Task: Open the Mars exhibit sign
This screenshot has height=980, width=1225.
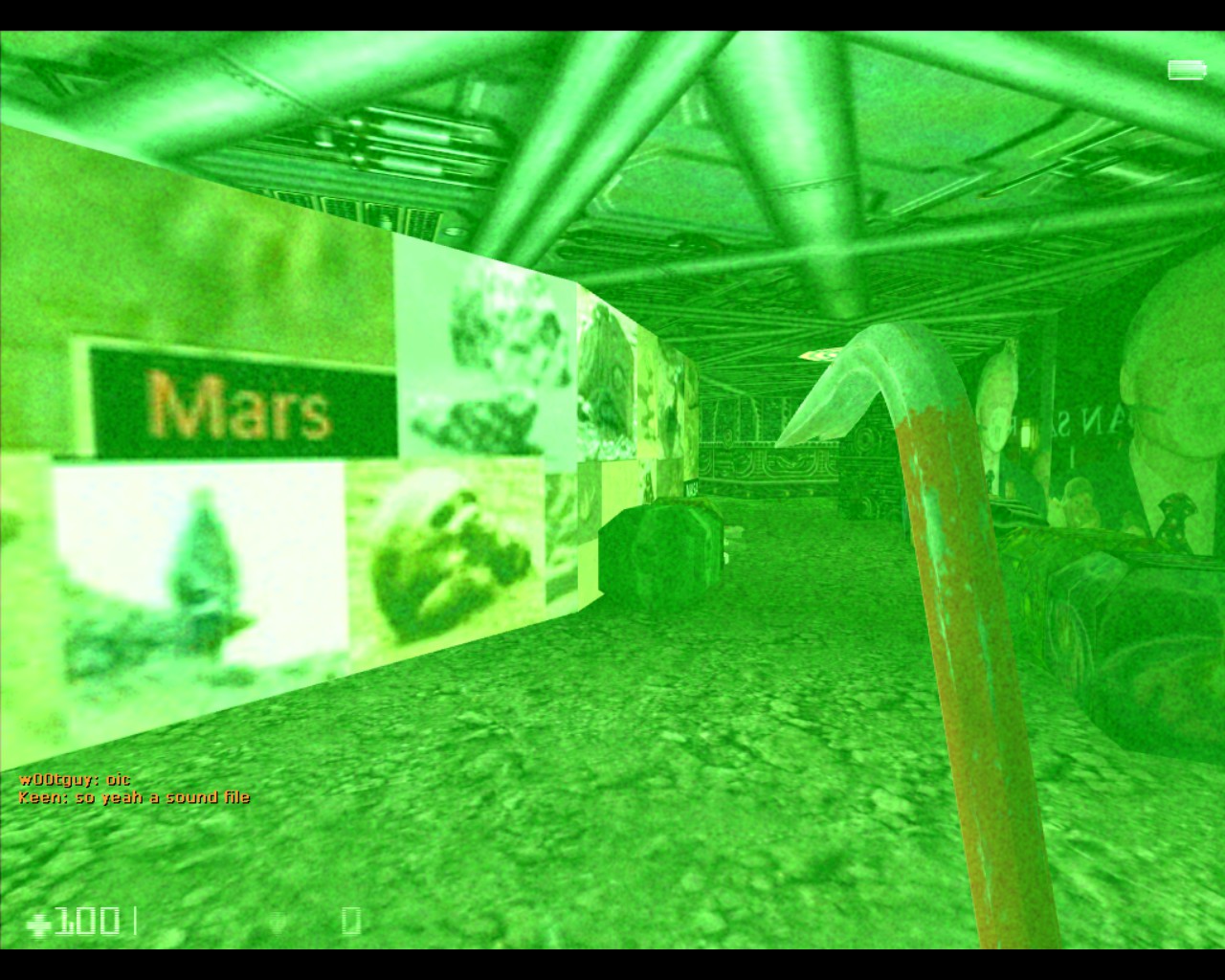Action: tap(239, 407)
